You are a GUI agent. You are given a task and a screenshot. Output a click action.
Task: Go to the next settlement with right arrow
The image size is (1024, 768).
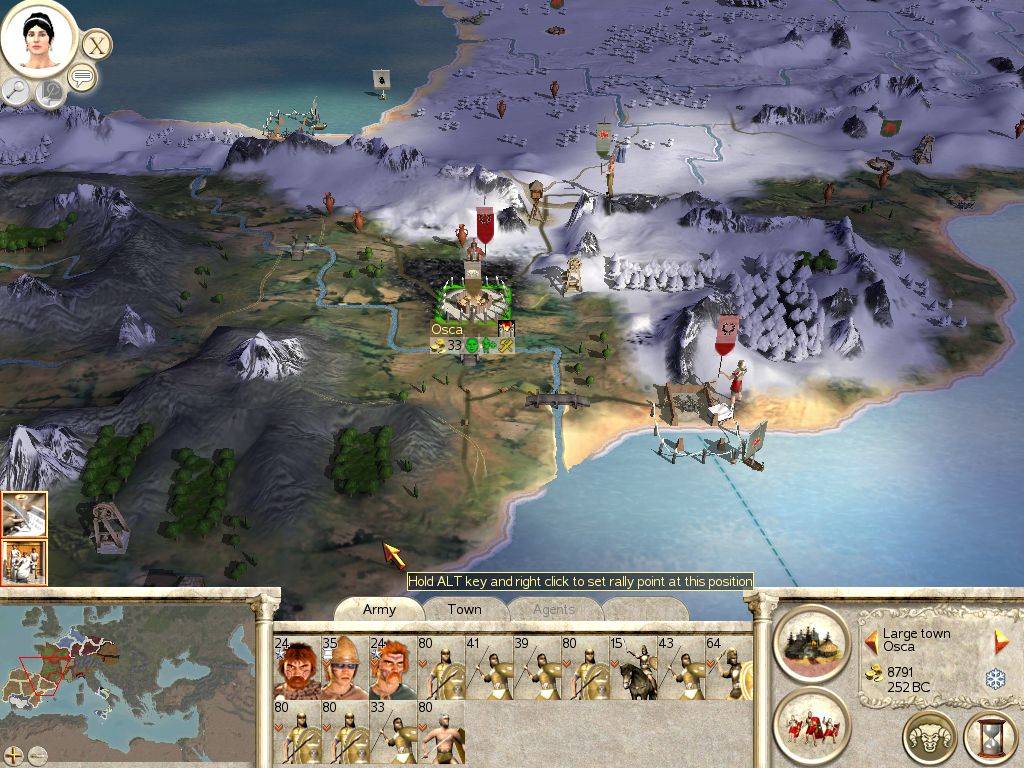coord(1001,641)
